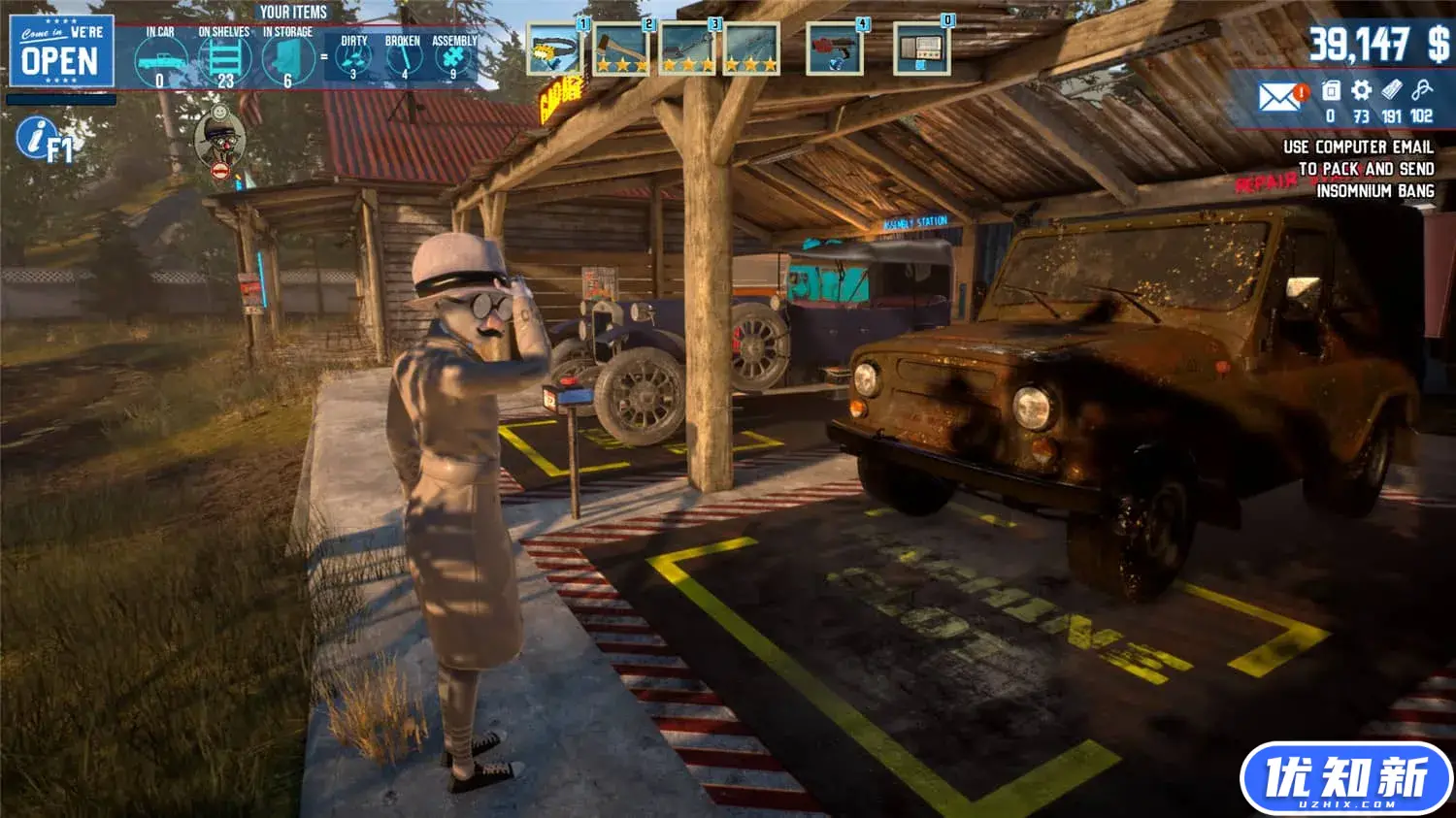Click the gear parts resource icon
The width and height of the screenshot is (1456, 818).
coord(1361,91)
